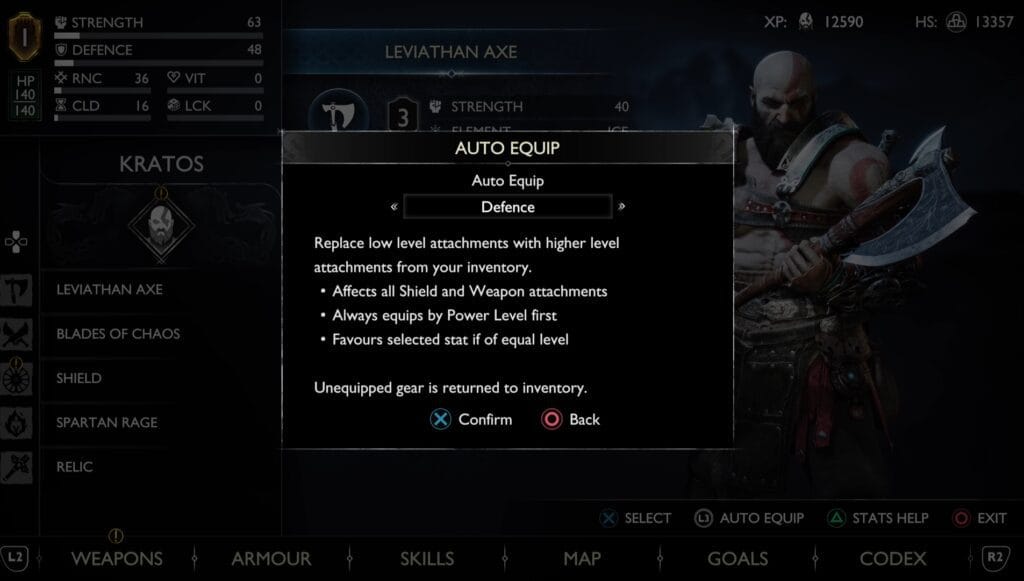Open the Spartan Rage entry
This screenshot has width=1024, height=581.
point(107,422)
